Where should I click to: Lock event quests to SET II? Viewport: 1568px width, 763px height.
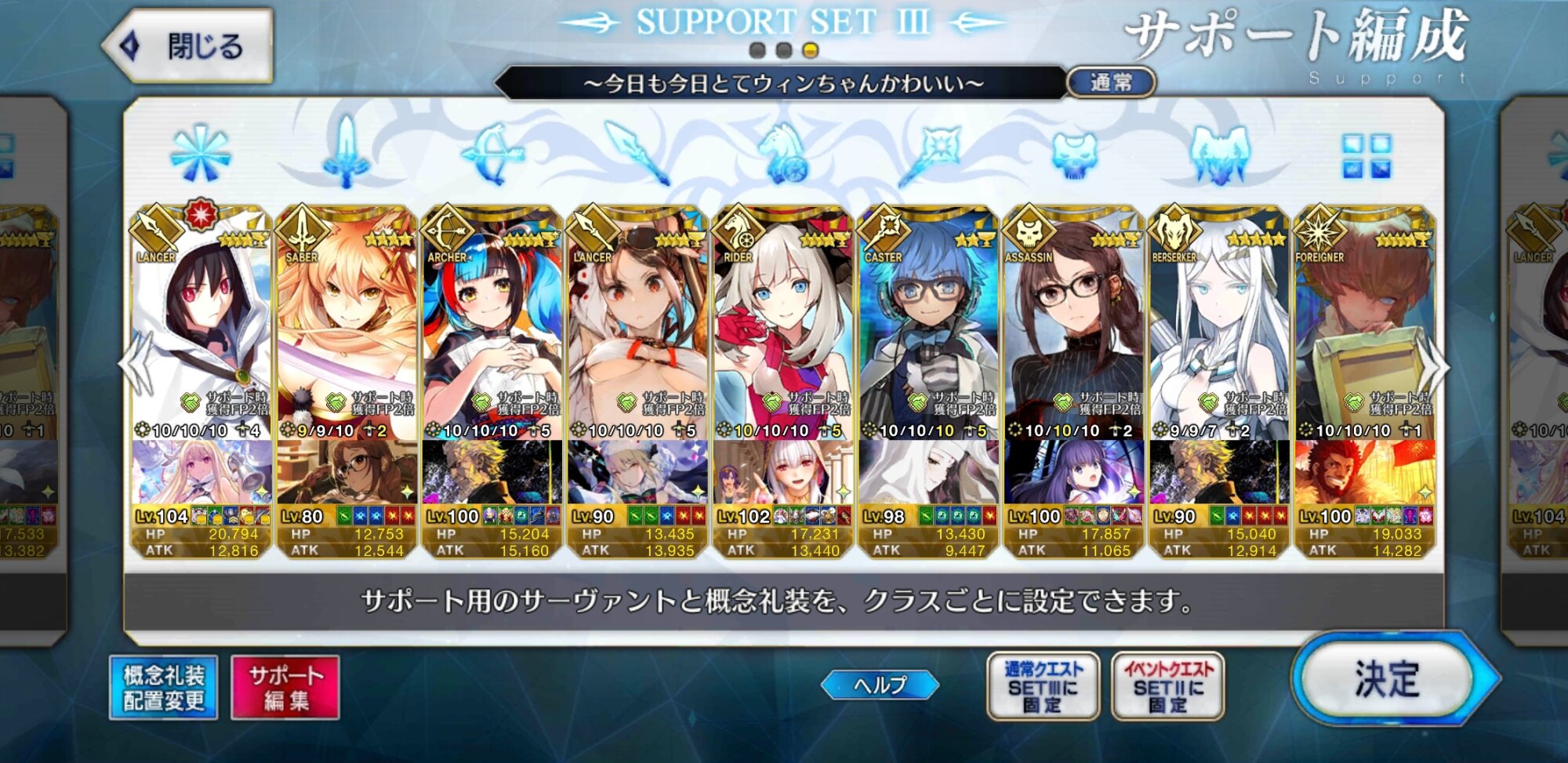pyautogui.click(x=1167, y=687)
